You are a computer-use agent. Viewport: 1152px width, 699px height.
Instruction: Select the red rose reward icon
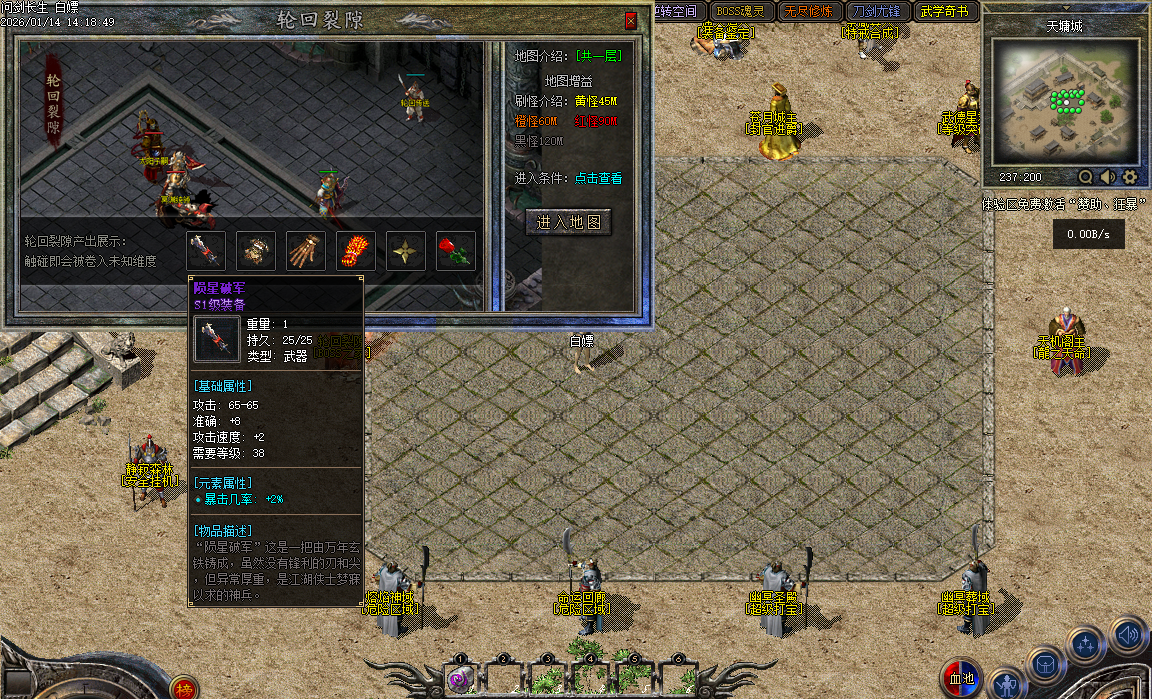pos(456,251)
